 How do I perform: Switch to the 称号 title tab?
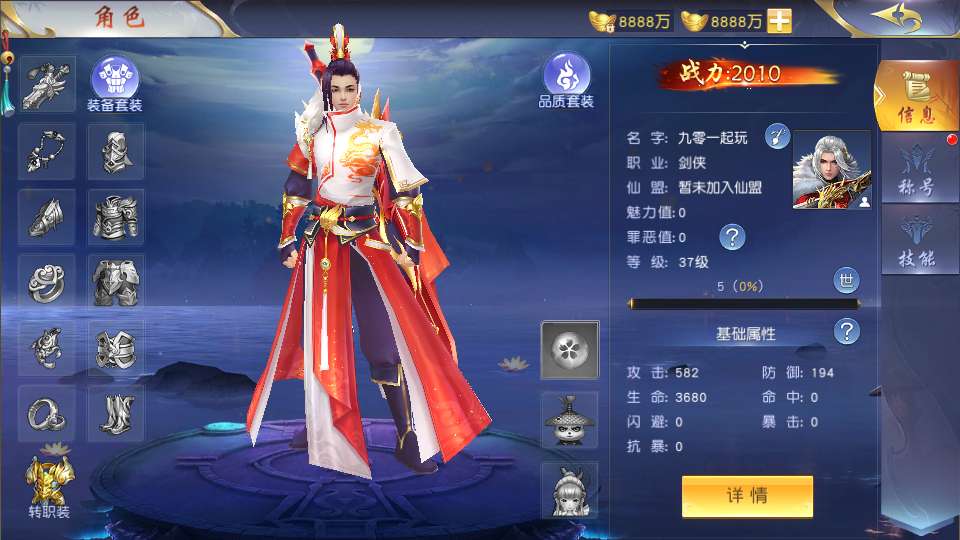pos(915,172)
